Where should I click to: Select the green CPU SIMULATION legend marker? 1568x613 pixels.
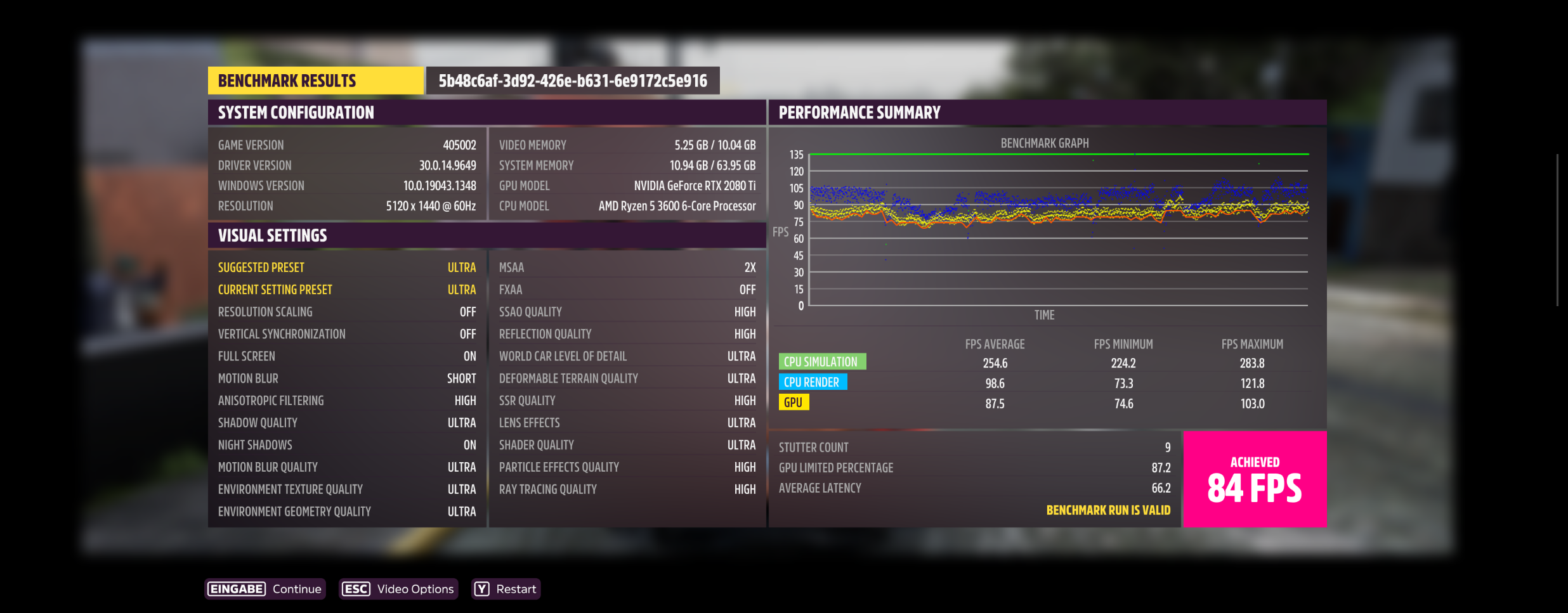(822, 361)
